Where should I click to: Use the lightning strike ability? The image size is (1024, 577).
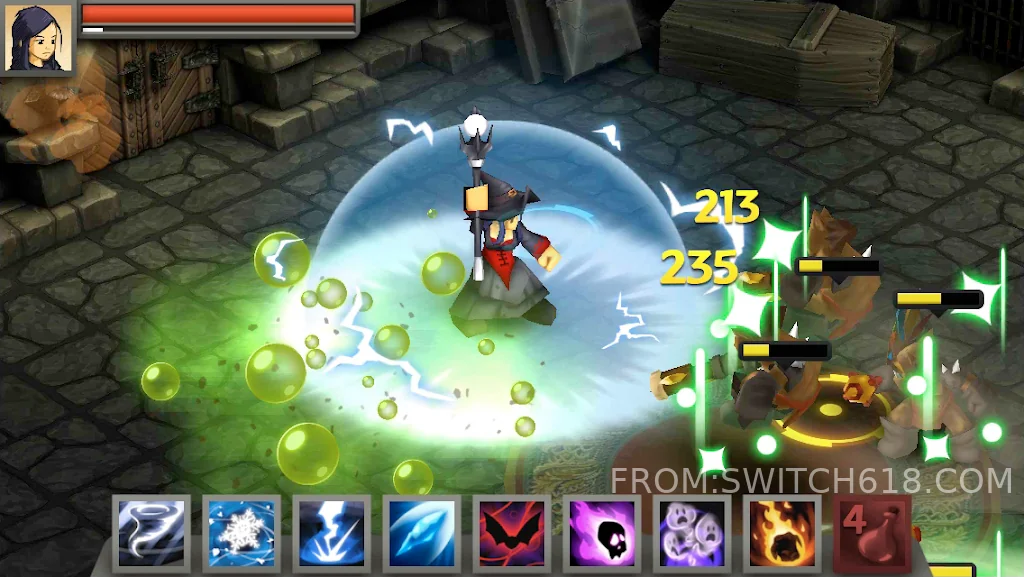click(331, 532)
